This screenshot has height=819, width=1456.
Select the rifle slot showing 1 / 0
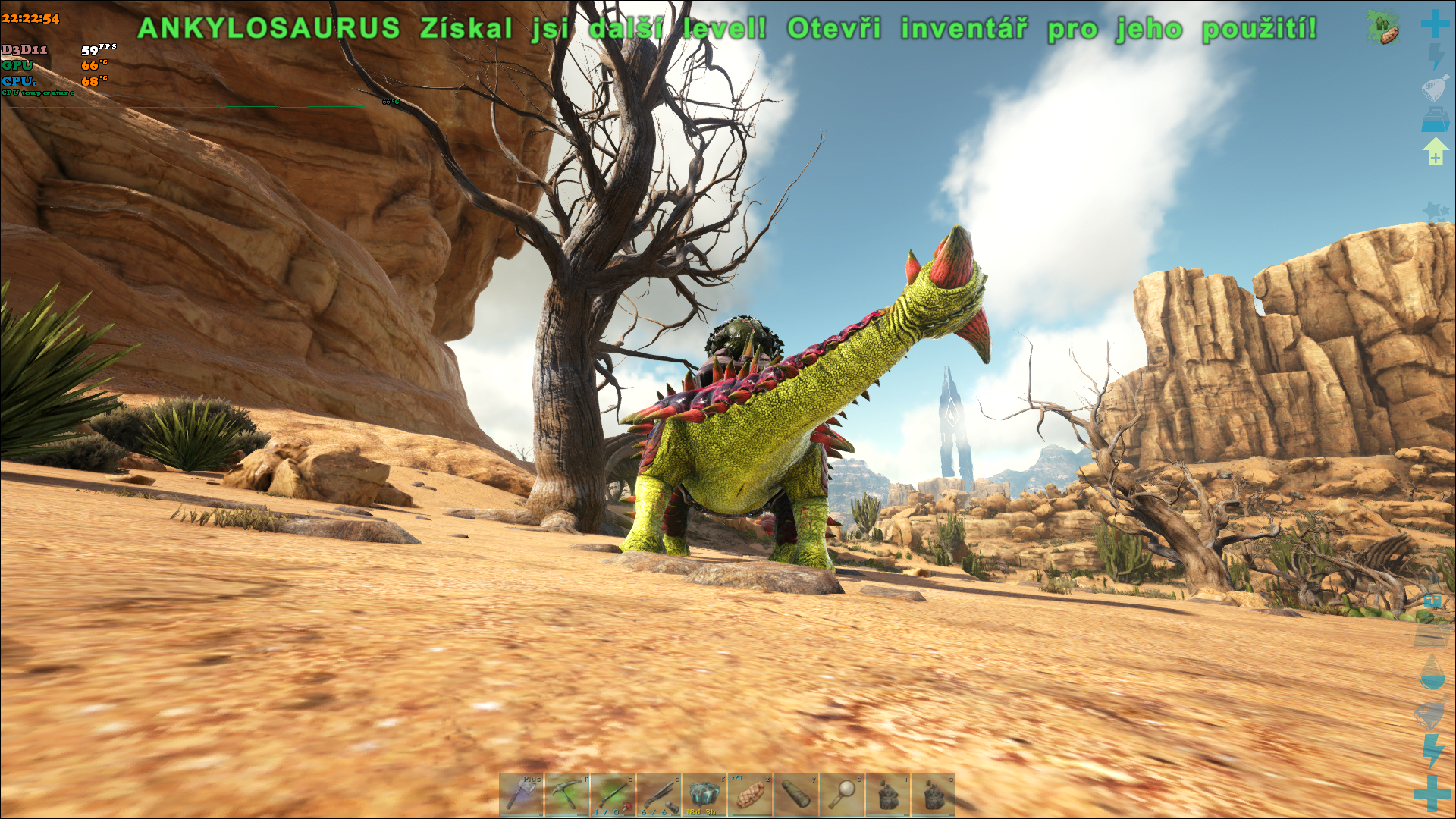612,794
